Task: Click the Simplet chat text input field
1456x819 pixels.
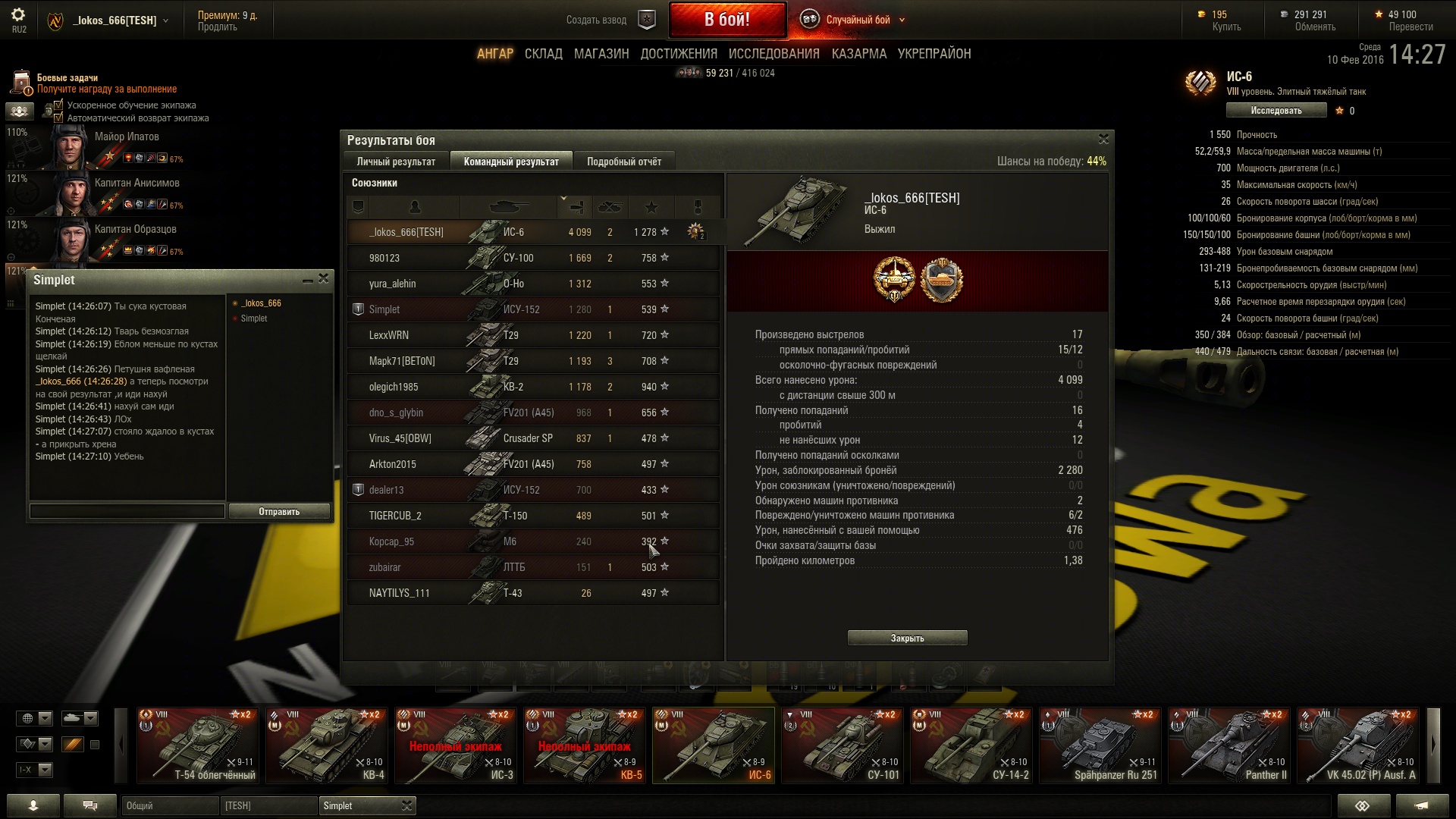Action: pyautogui.click(x=127, y=512)
